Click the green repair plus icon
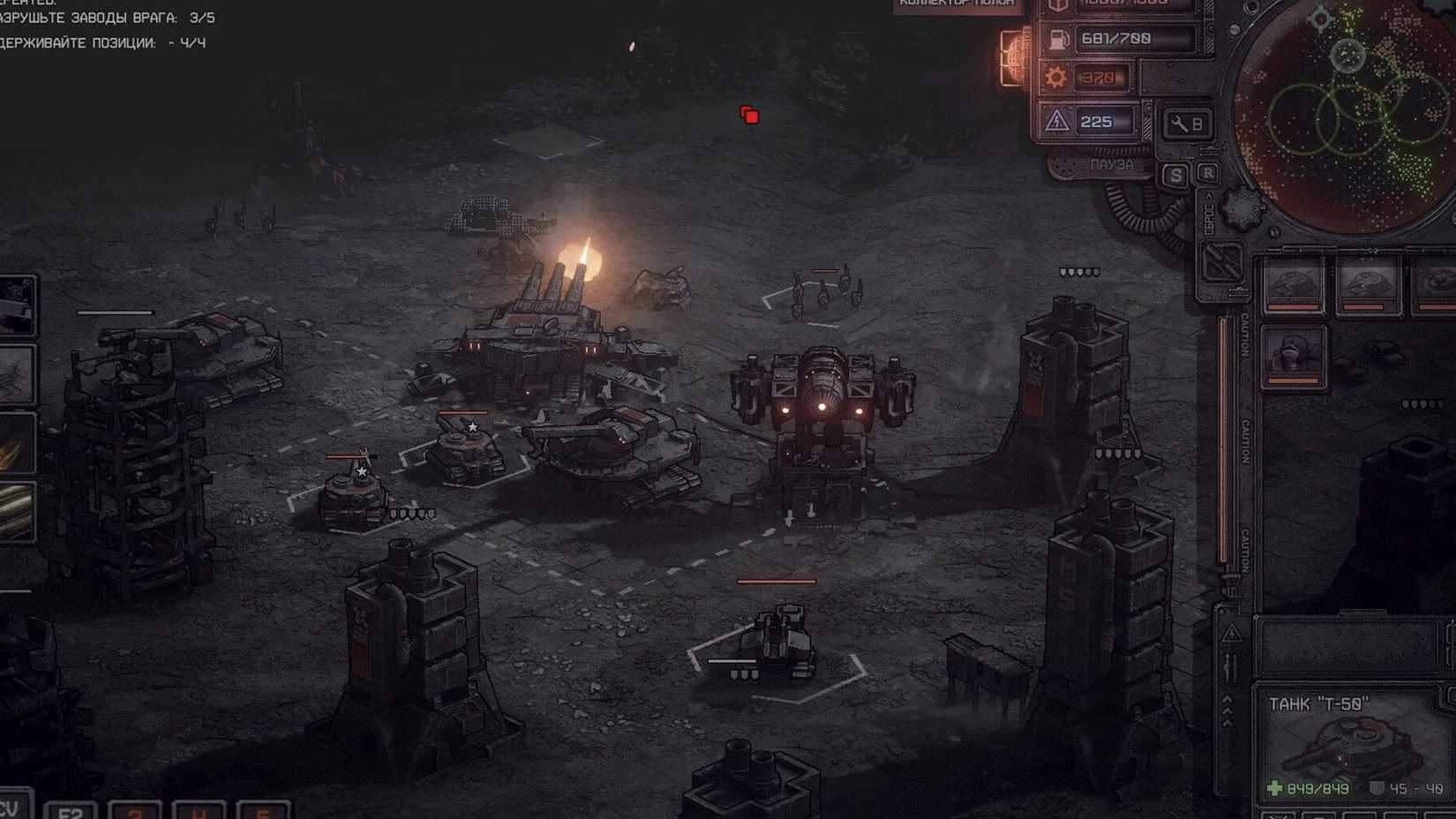 pyautogui.click(x=1274, y=788)
